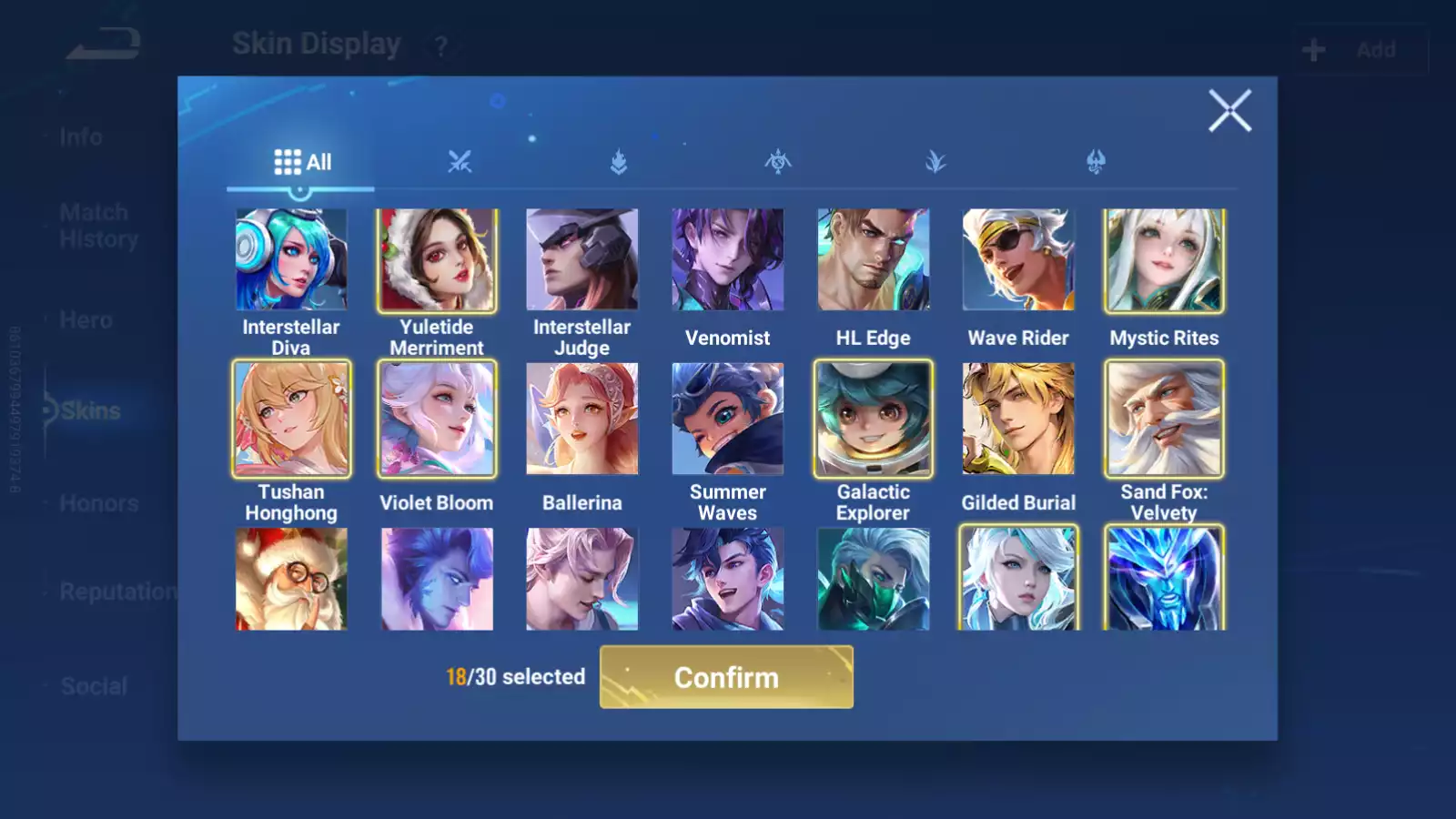This screenshot has height=819, width=1456.
Task: Confirm the skin display selection
Action: pyautogui.click(x=726, y=677)
